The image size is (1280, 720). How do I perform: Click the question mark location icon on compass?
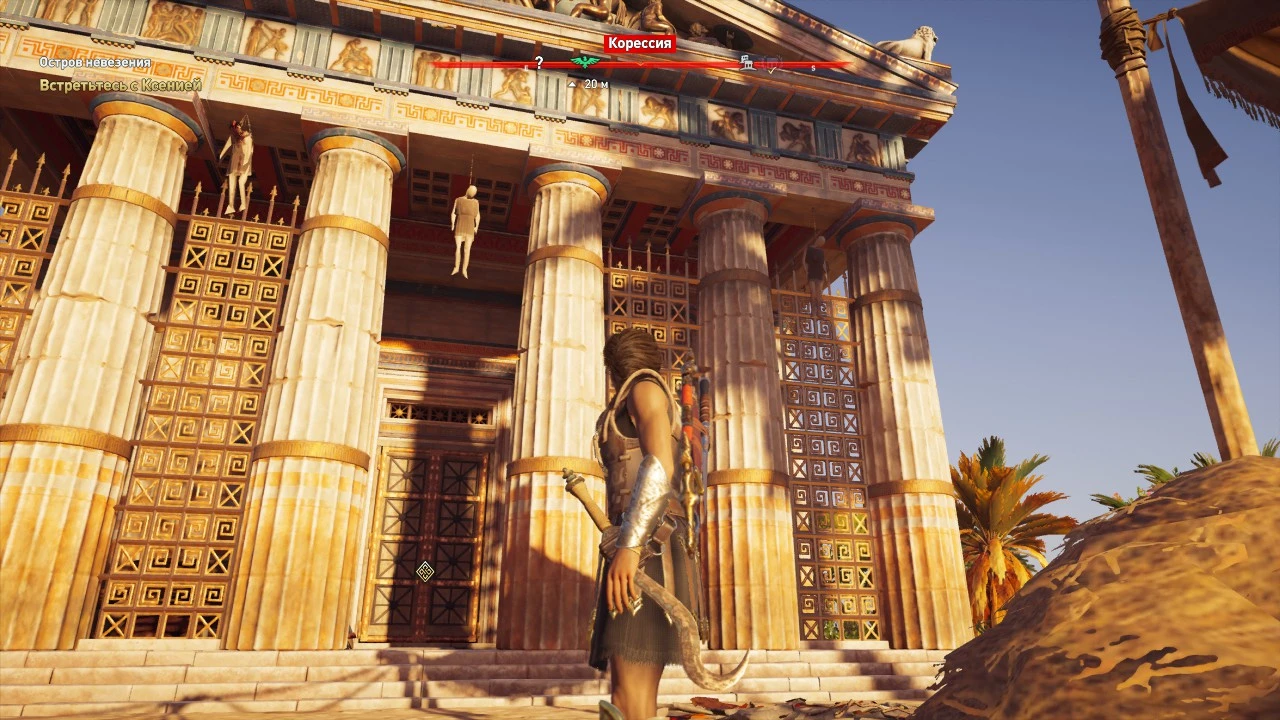coord(539,63)
